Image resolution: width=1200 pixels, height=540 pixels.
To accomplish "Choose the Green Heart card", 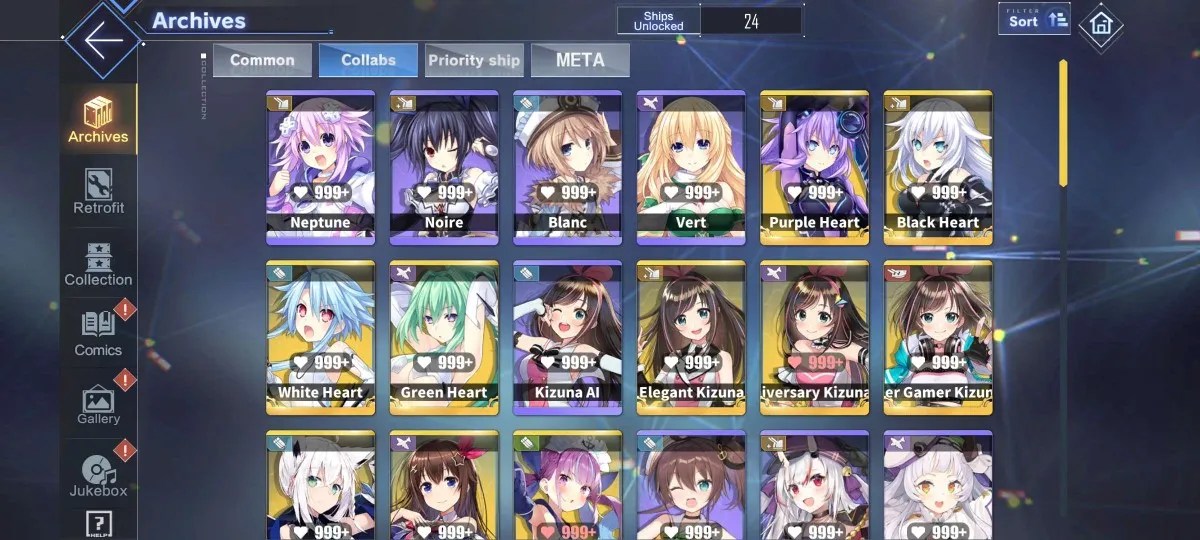I will click(x=444, y=337).
